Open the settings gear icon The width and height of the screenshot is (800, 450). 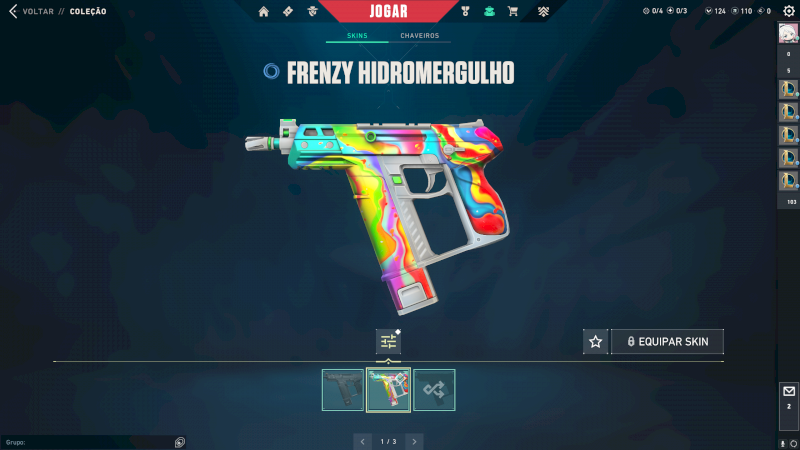point(788,11)
